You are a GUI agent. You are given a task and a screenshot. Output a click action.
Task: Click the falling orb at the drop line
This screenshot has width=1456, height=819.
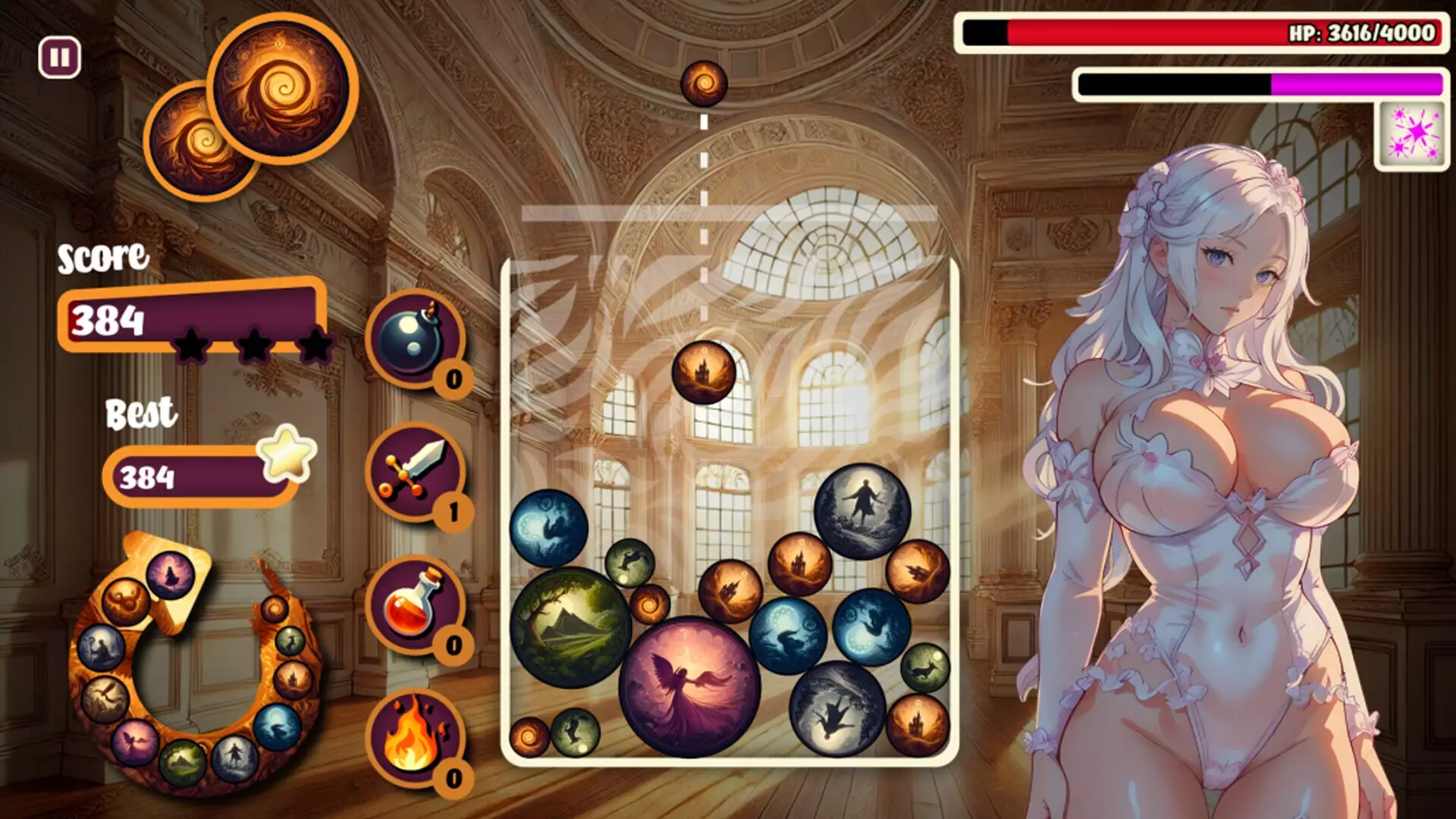pyautogui.click(x=705, y=83)
